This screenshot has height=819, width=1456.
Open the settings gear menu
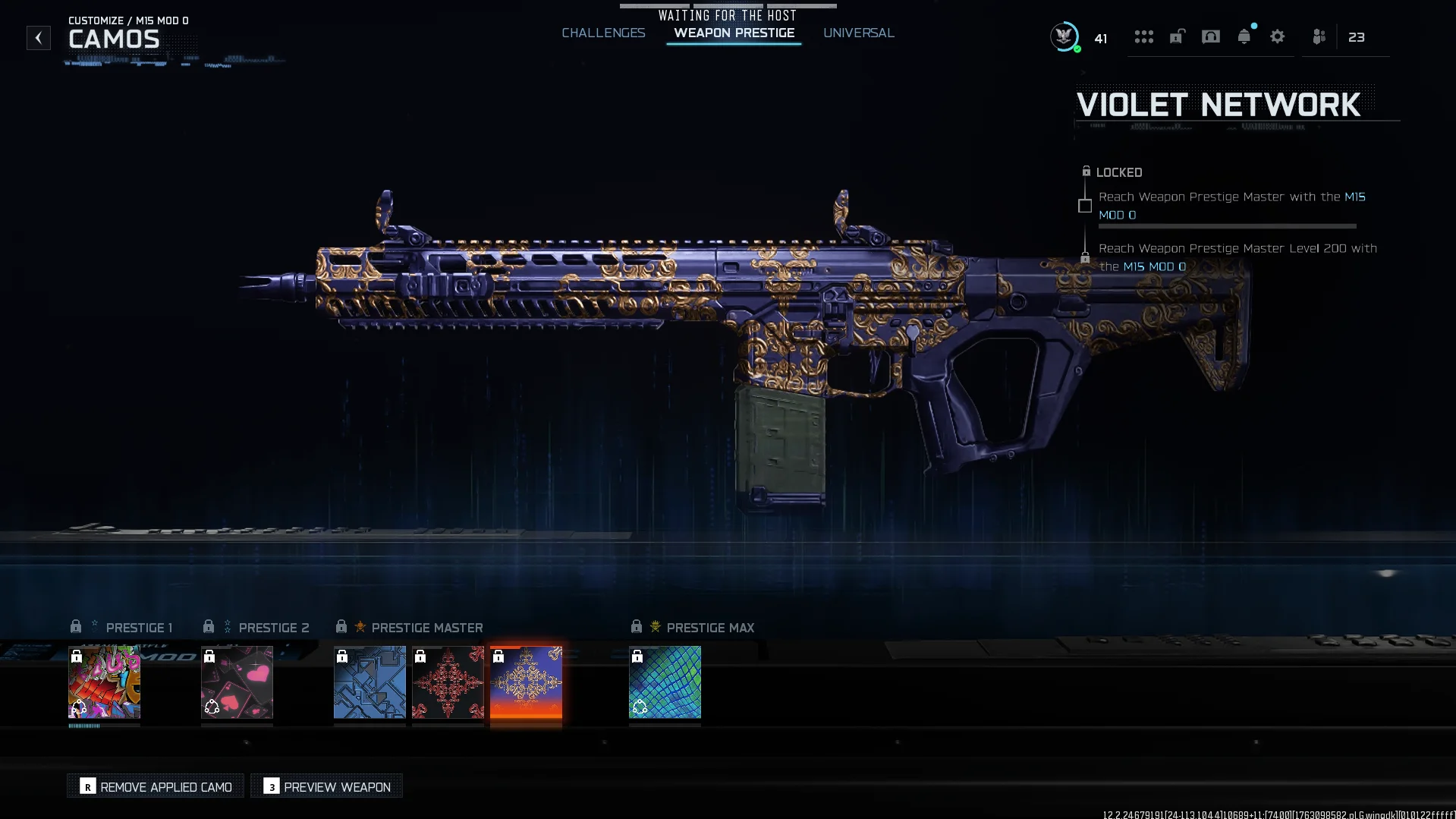(x=1278, y=36)
